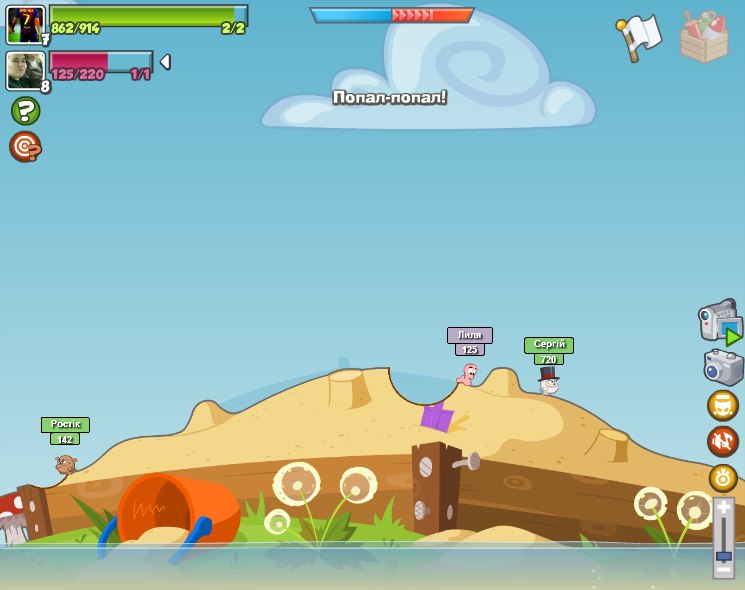
Task: Open the green question mark help button
Action: tap(25, 111)
